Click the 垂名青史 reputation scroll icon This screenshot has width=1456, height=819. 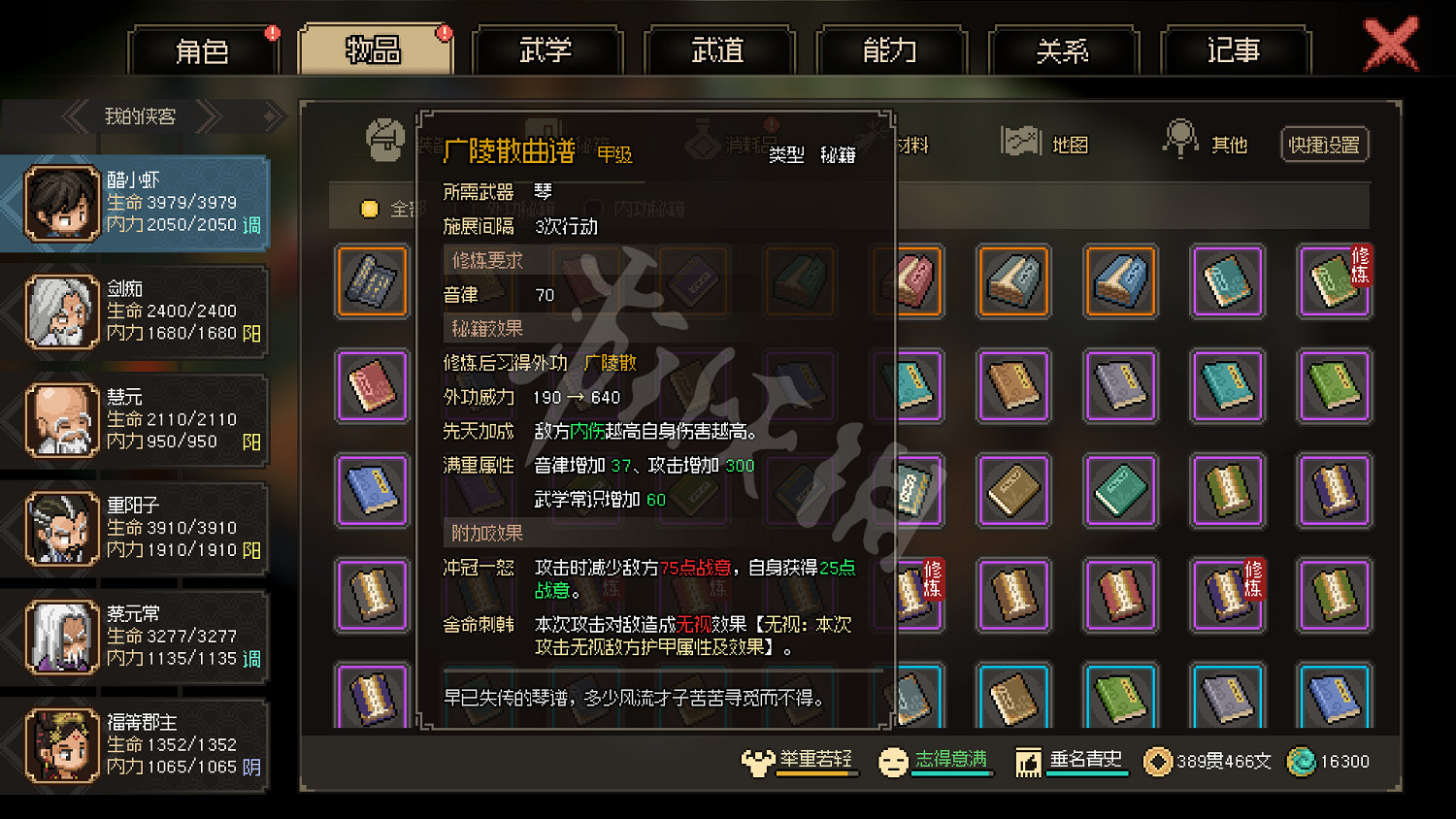click(1028, 761)
